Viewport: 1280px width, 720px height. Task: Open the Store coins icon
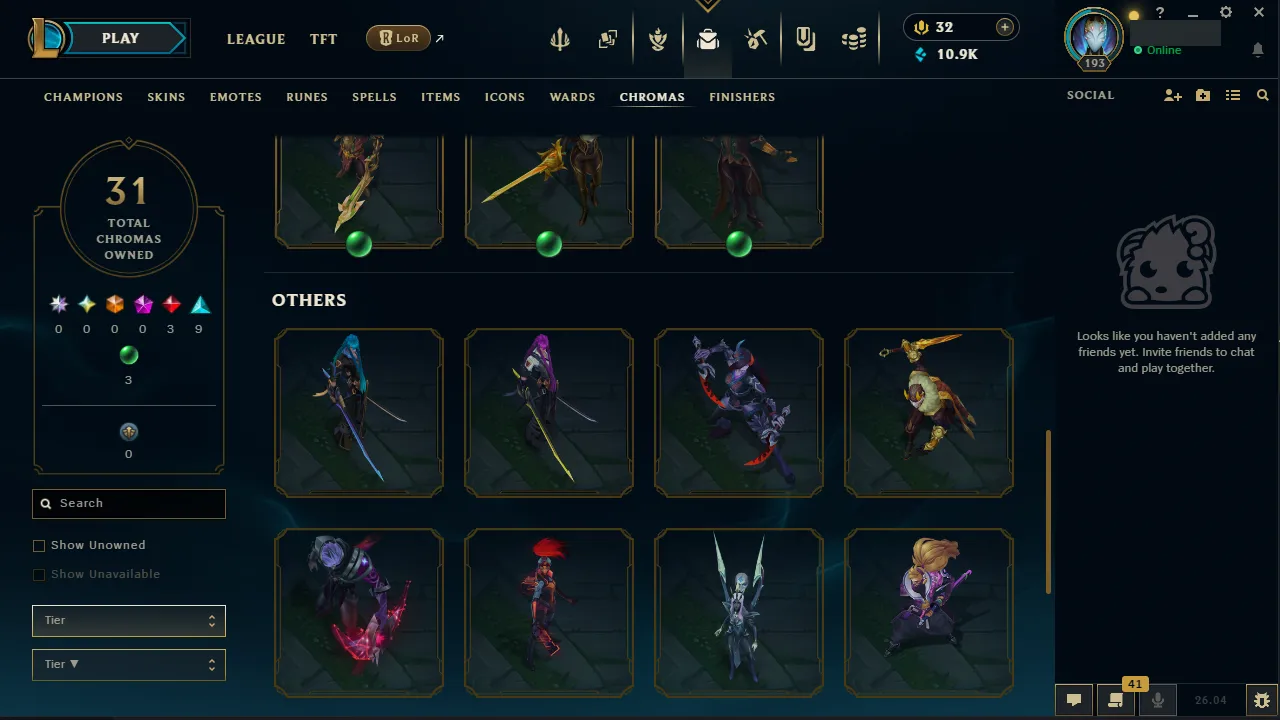click(x=853, y=40)
